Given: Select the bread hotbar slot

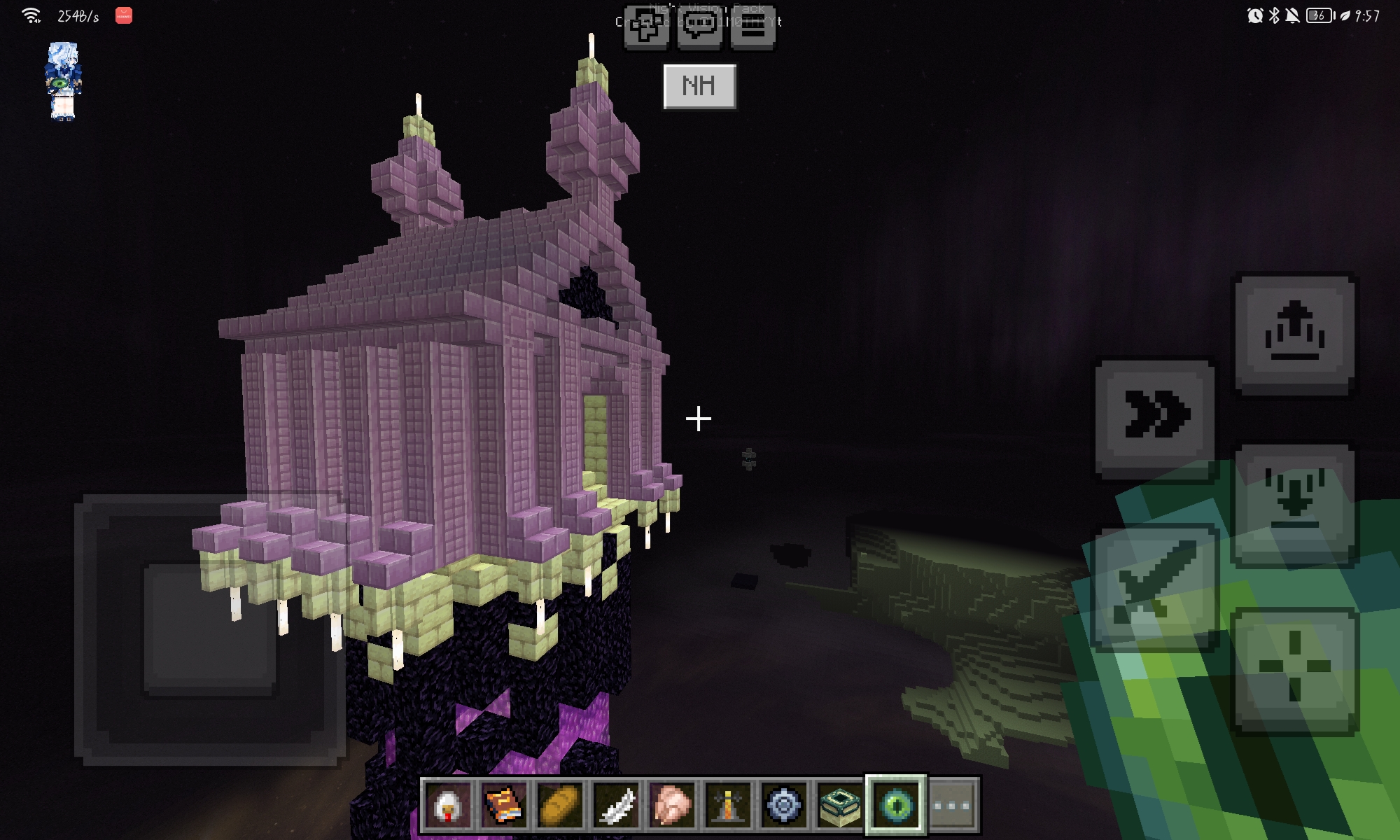Looking at the screenshot, I should point(560,805).
